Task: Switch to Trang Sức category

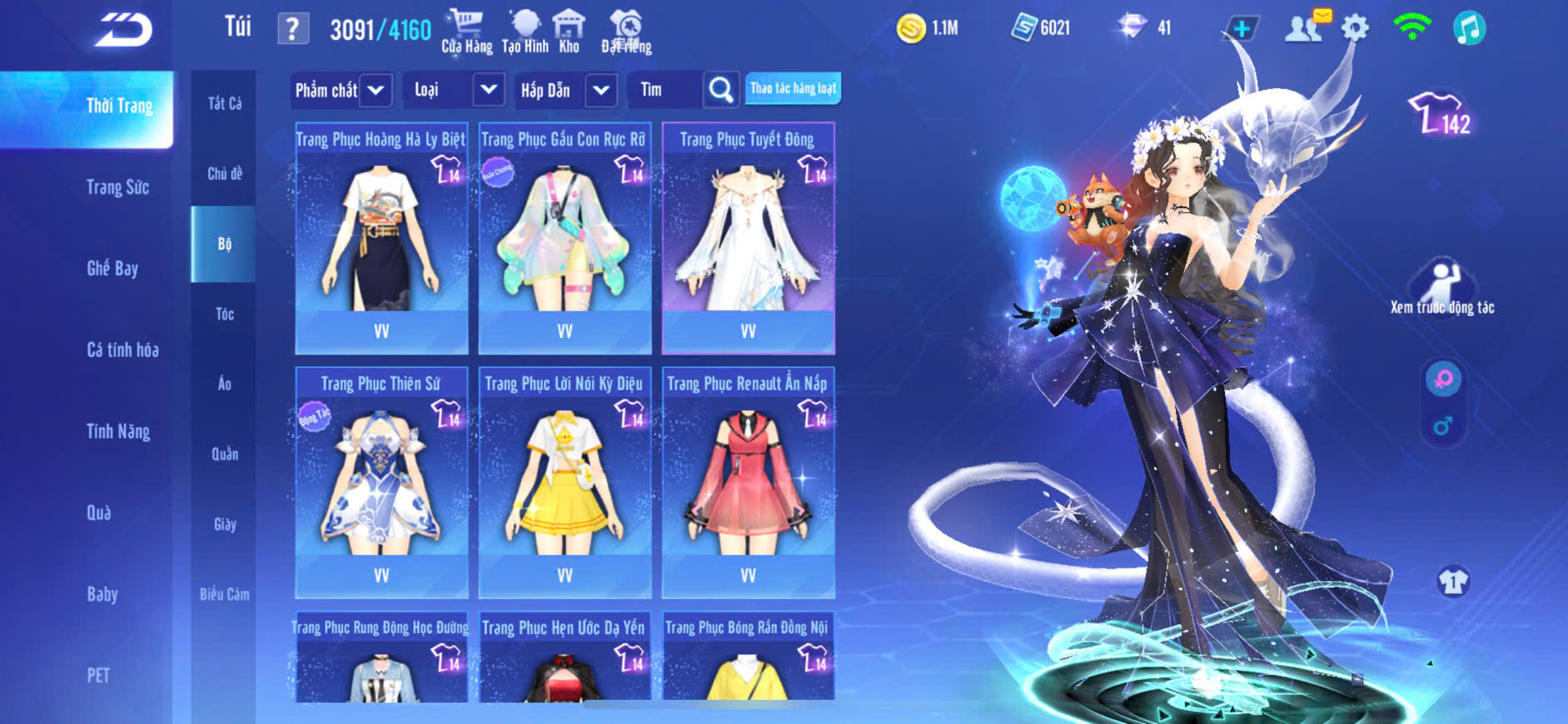Action: click(x=117, y=187)
